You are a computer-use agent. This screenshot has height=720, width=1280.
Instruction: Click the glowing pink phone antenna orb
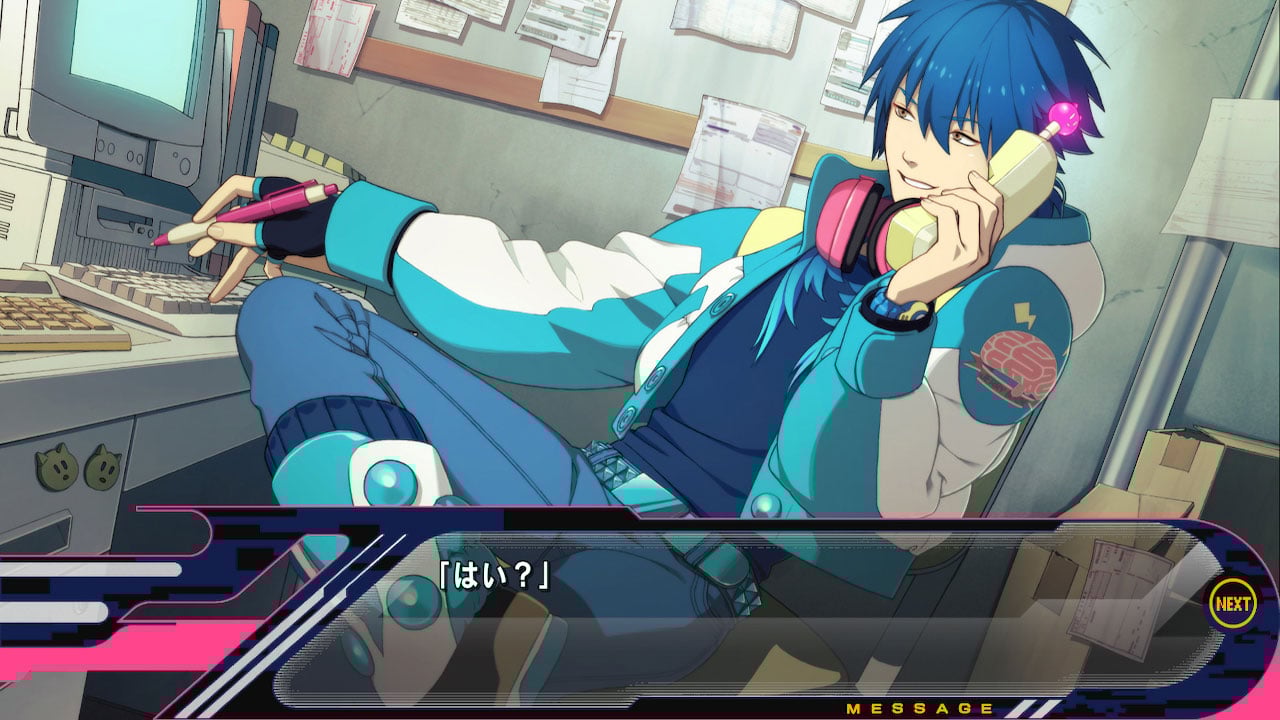tap(1064, 118)
